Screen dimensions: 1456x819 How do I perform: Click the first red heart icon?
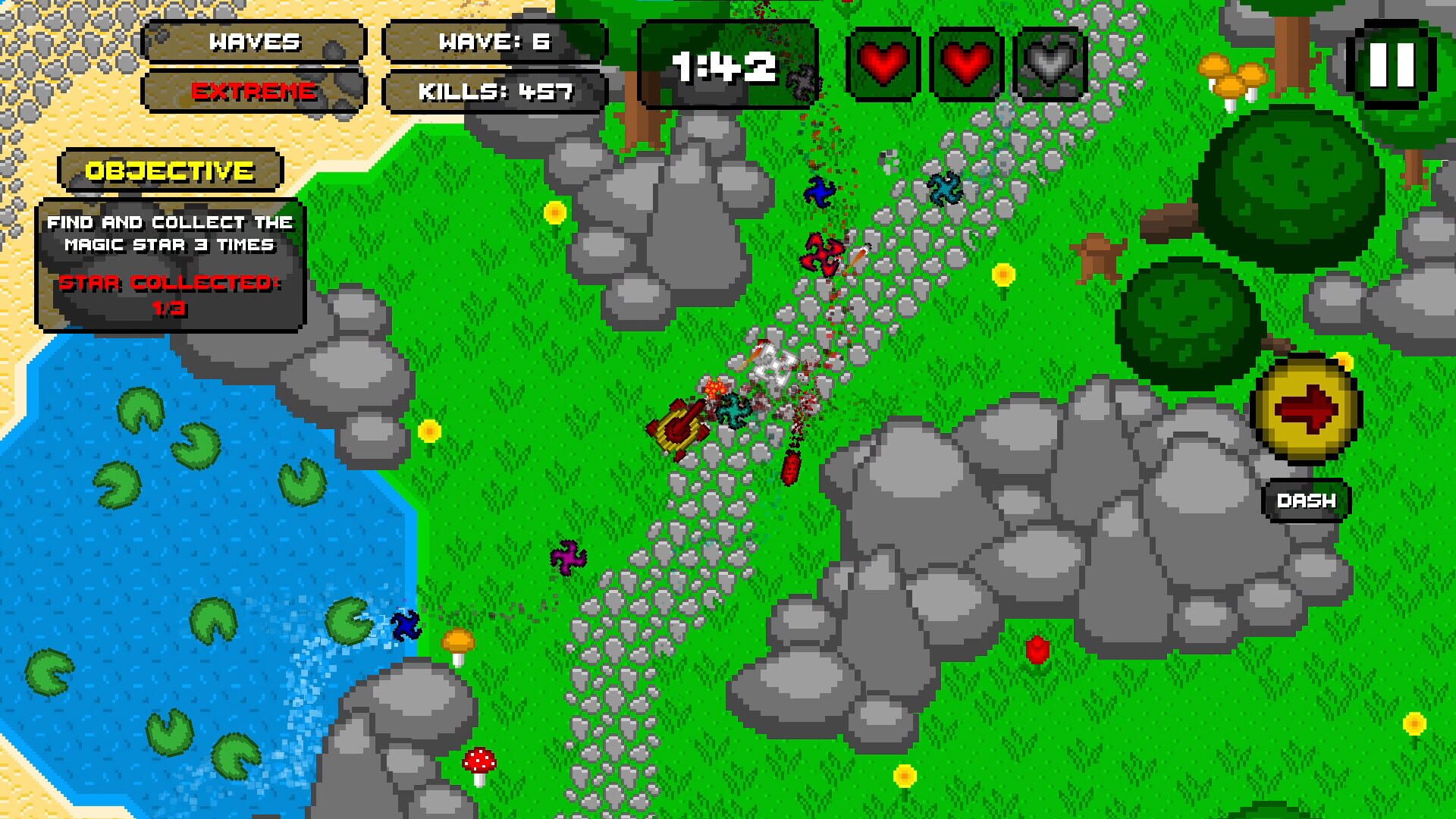pos(883,64)
